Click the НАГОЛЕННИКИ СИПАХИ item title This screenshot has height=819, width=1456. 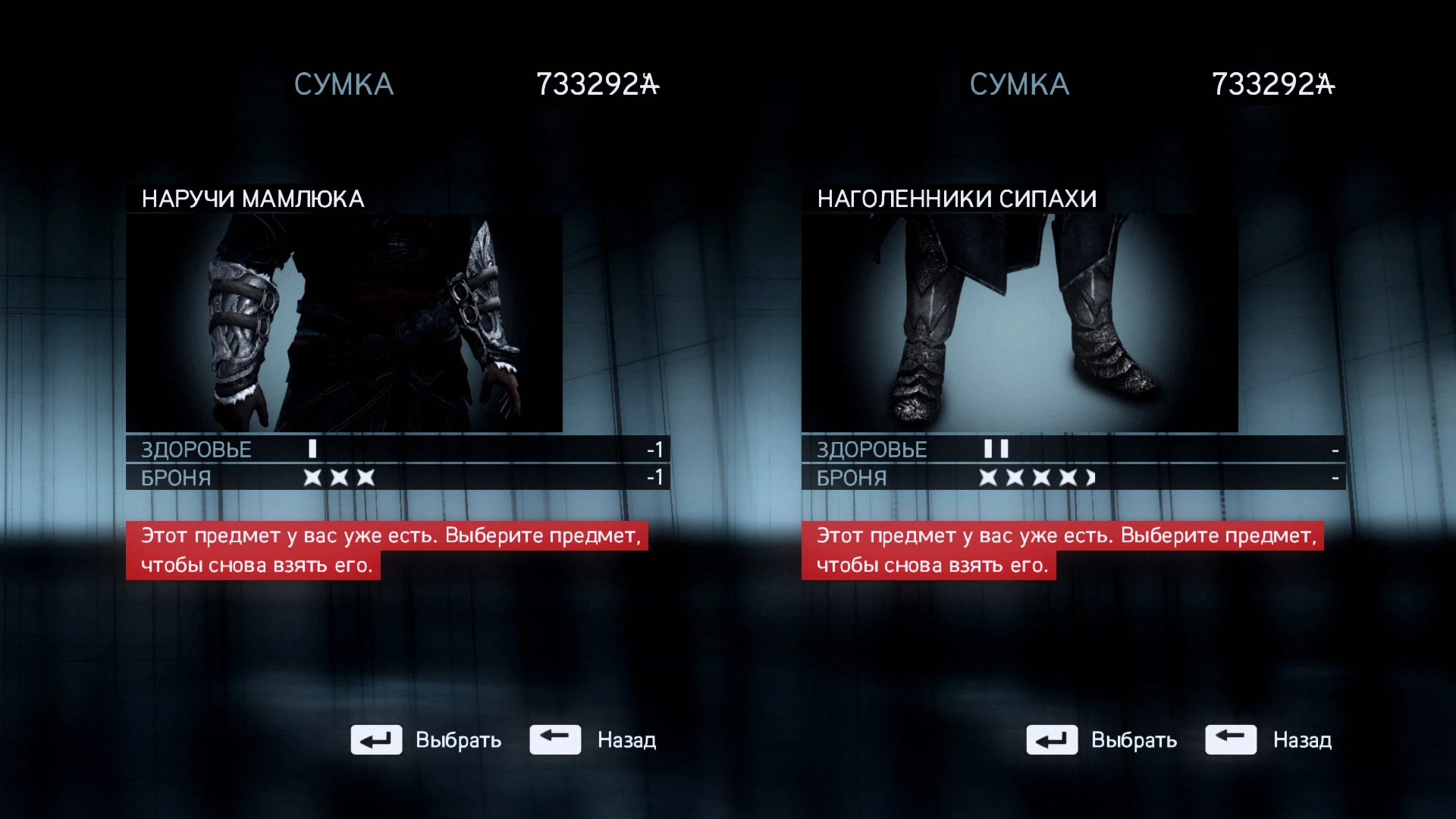[x=957, y=199]
